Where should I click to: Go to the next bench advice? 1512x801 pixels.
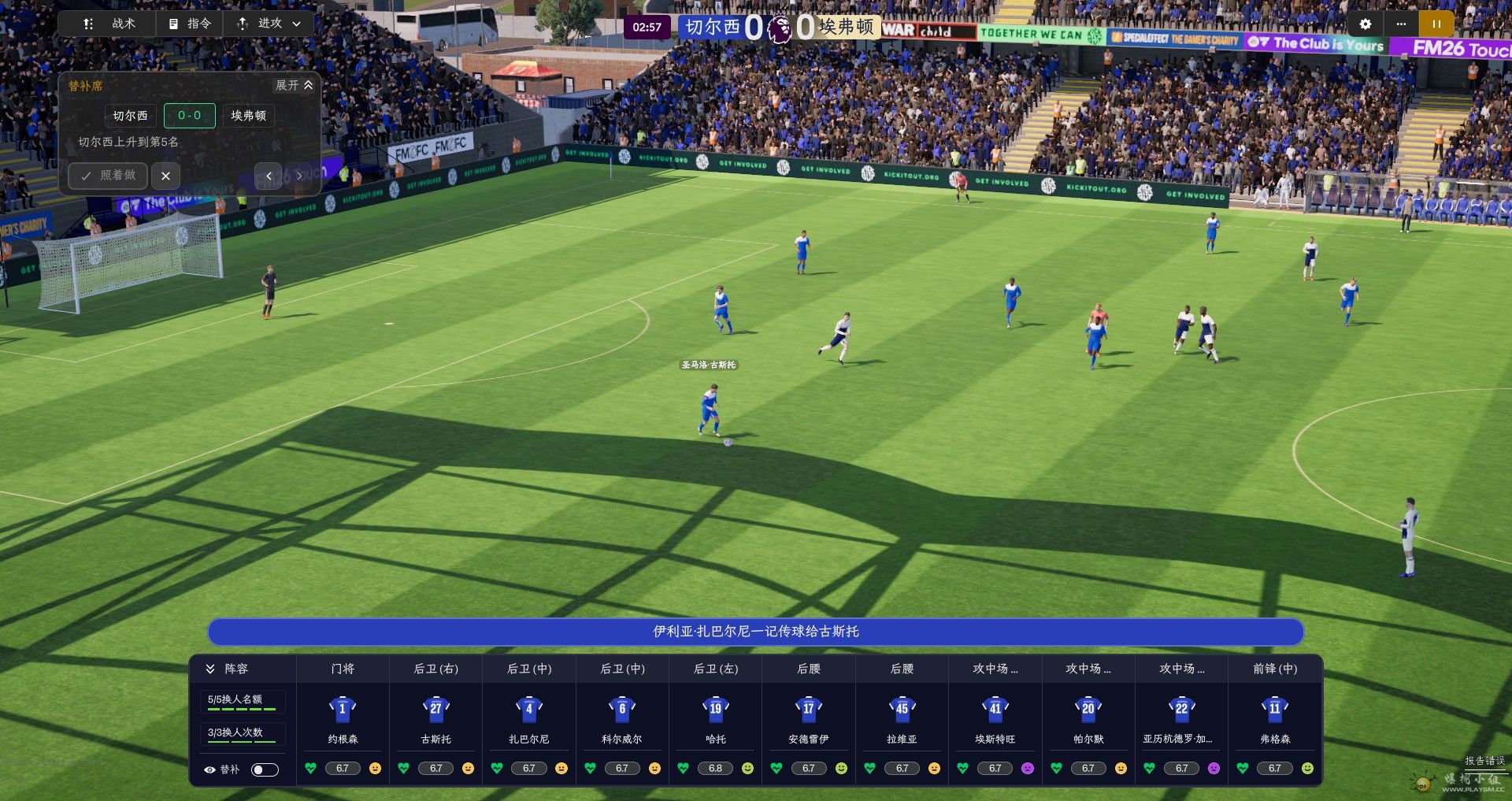(299, 176)
